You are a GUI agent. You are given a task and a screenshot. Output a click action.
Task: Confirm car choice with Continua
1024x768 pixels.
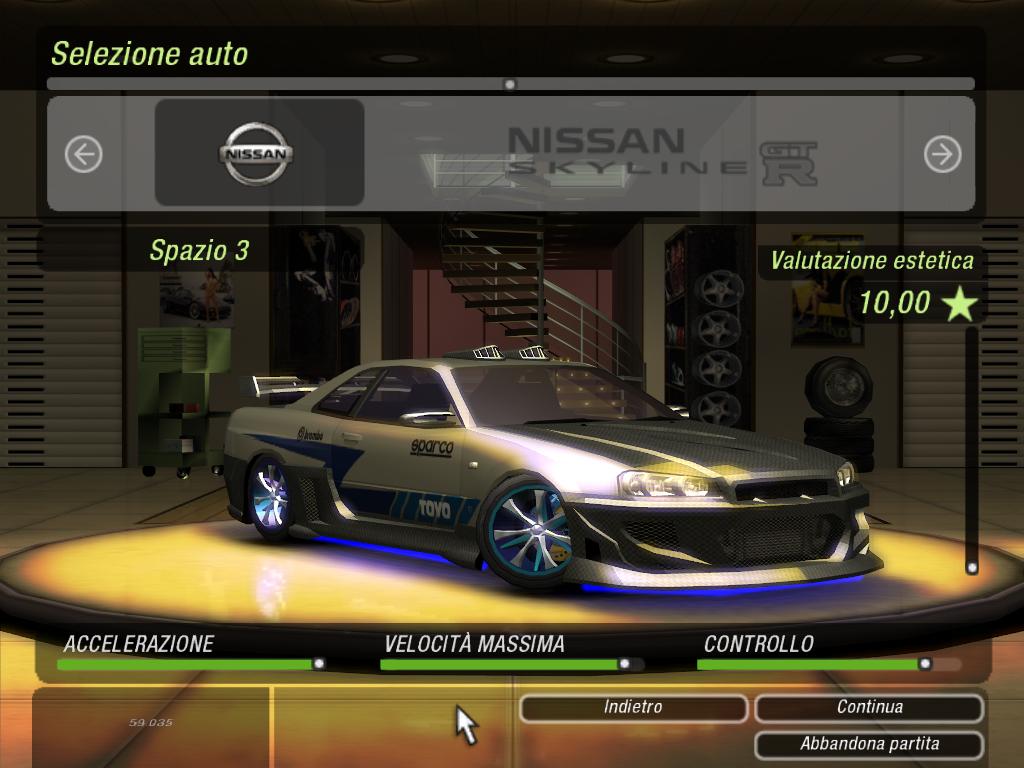[x=869, y=708]
